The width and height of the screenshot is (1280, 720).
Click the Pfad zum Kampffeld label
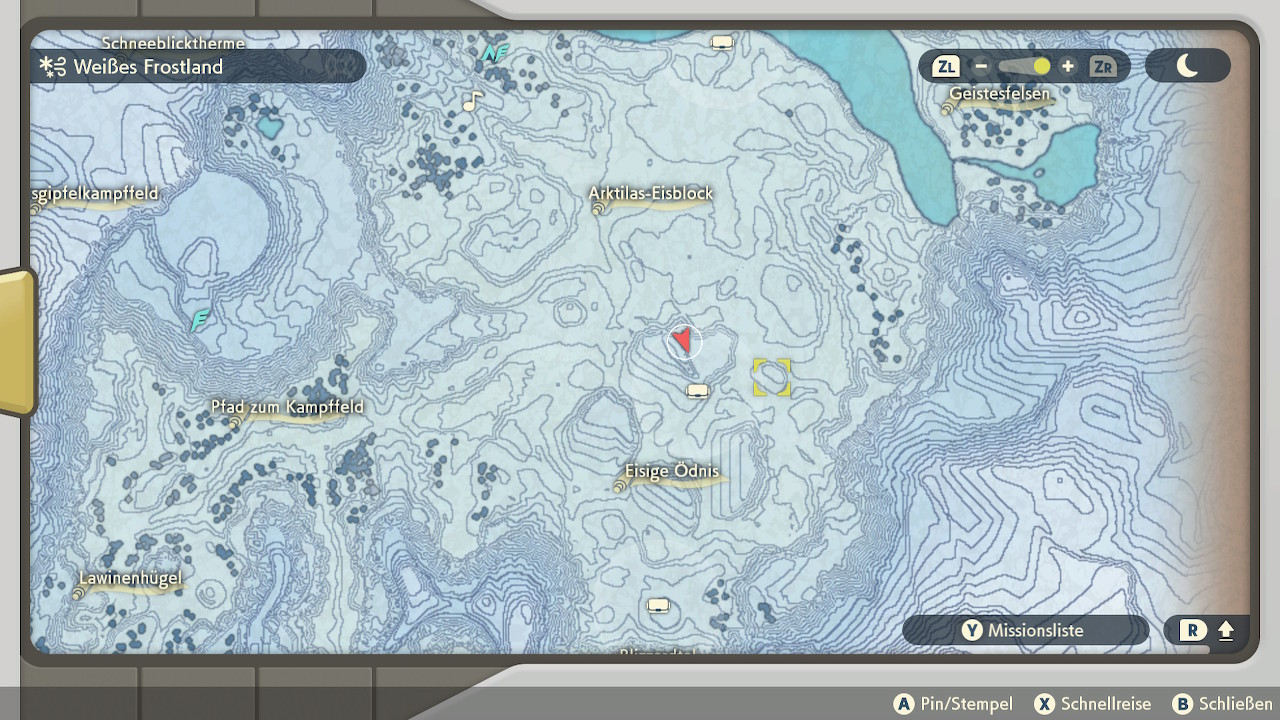click(287, 408)
